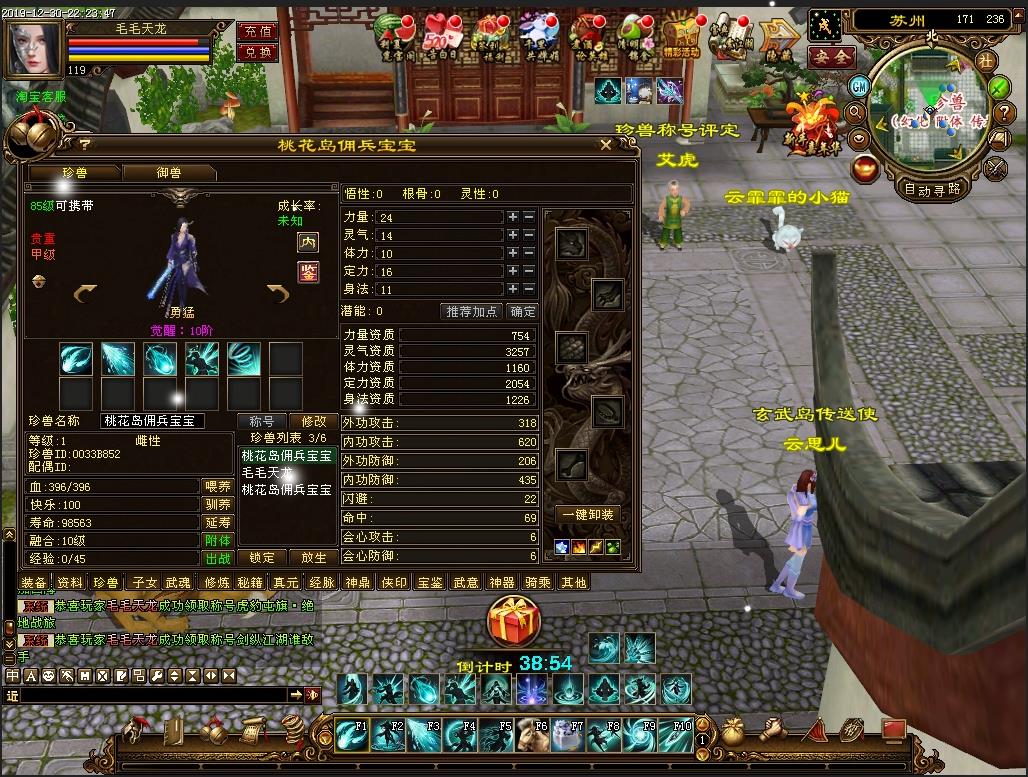
Task: Click the 放生 release pet button
Action: click(314, 558)
